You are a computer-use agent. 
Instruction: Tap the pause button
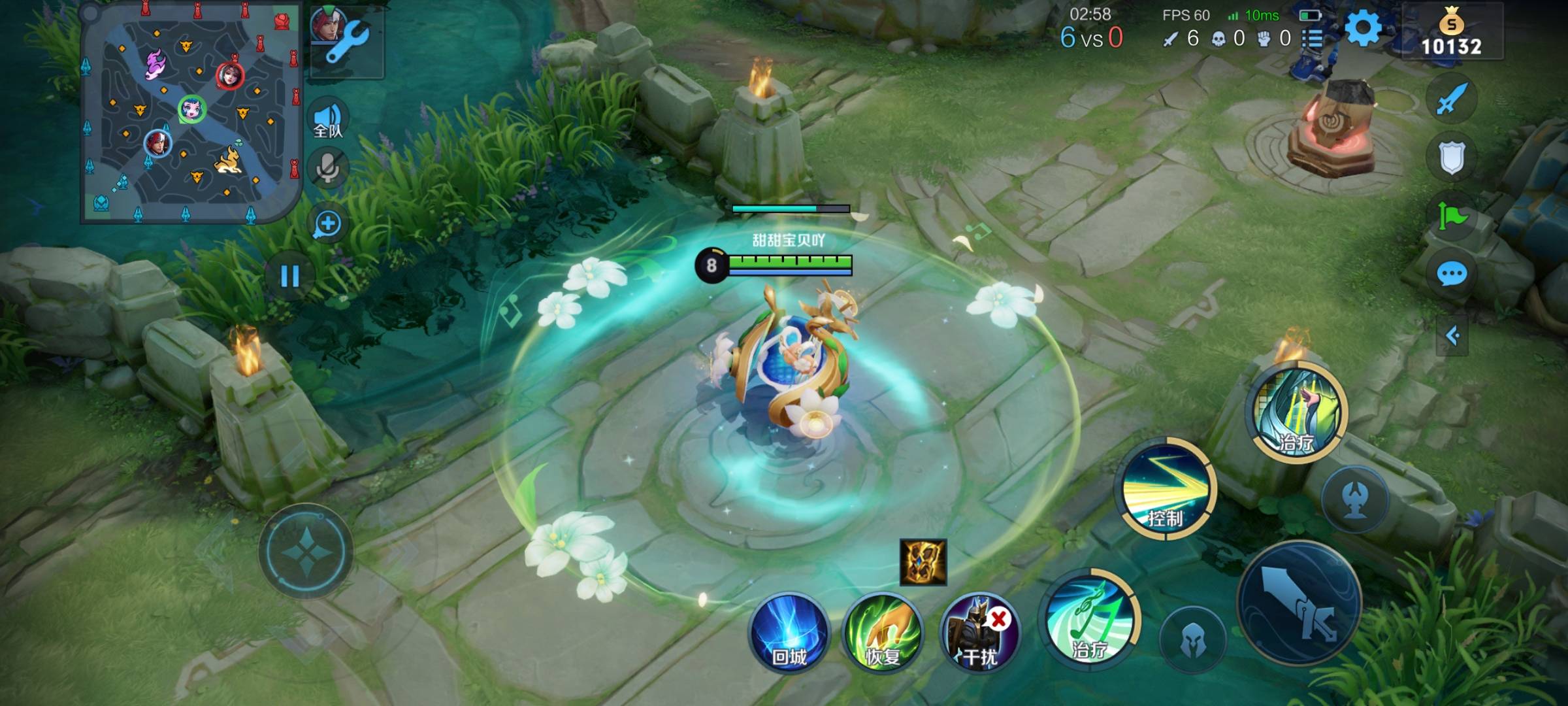coord(289,276)
